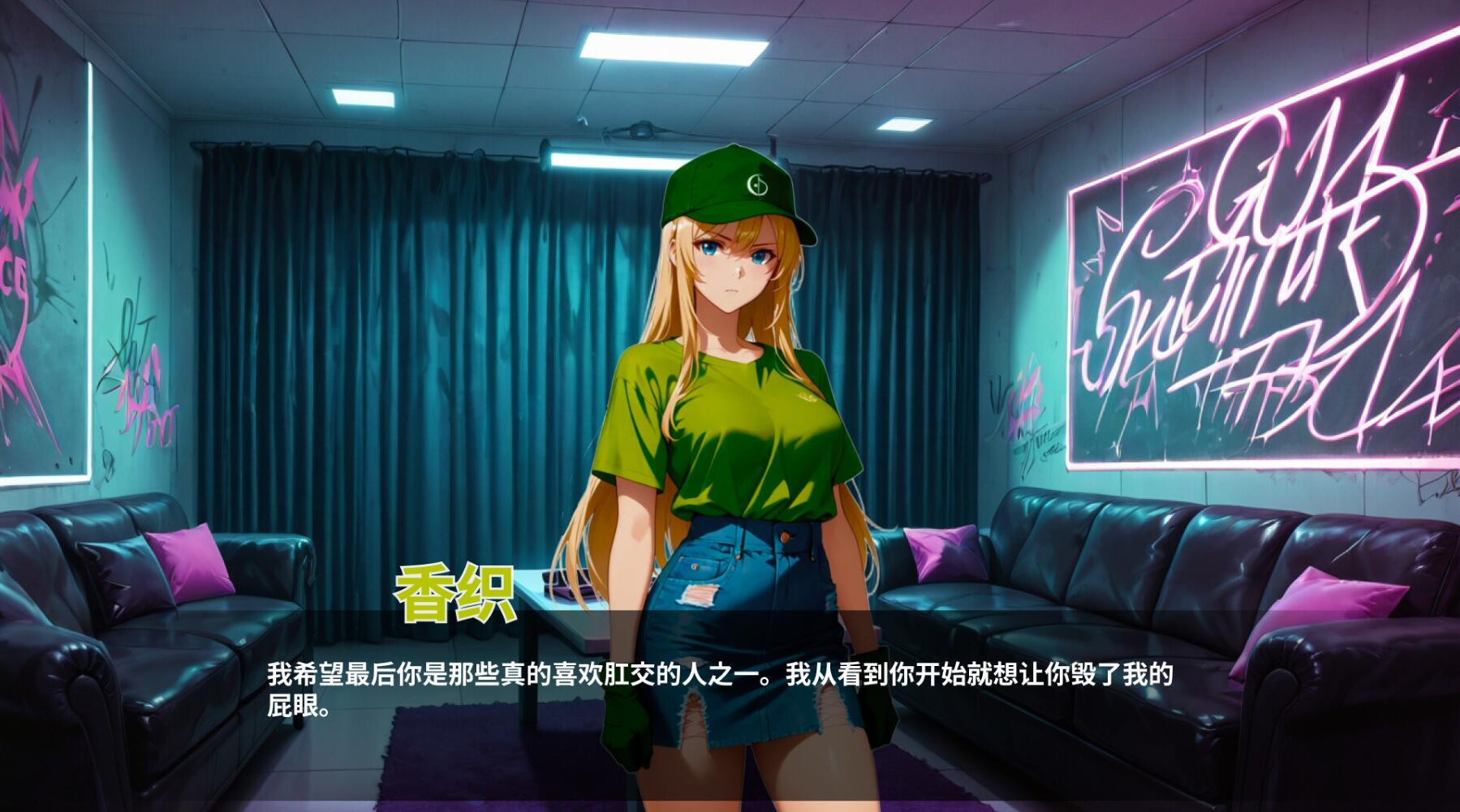Click the logo emblem on the green cap

pos(759,185)
